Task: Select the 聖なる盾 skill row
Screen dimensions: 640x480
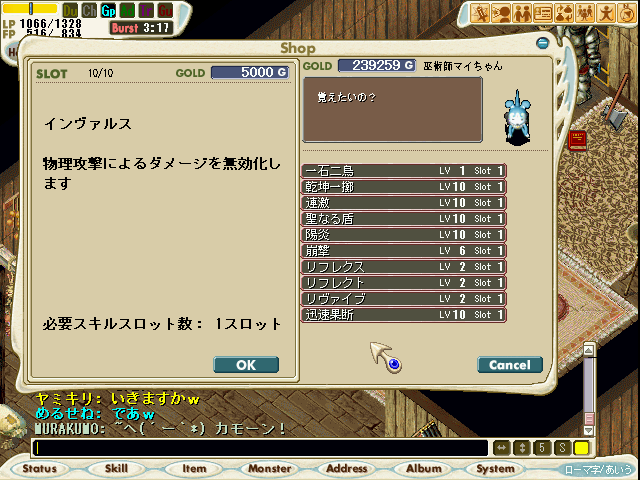Action: tap(403, 219)
